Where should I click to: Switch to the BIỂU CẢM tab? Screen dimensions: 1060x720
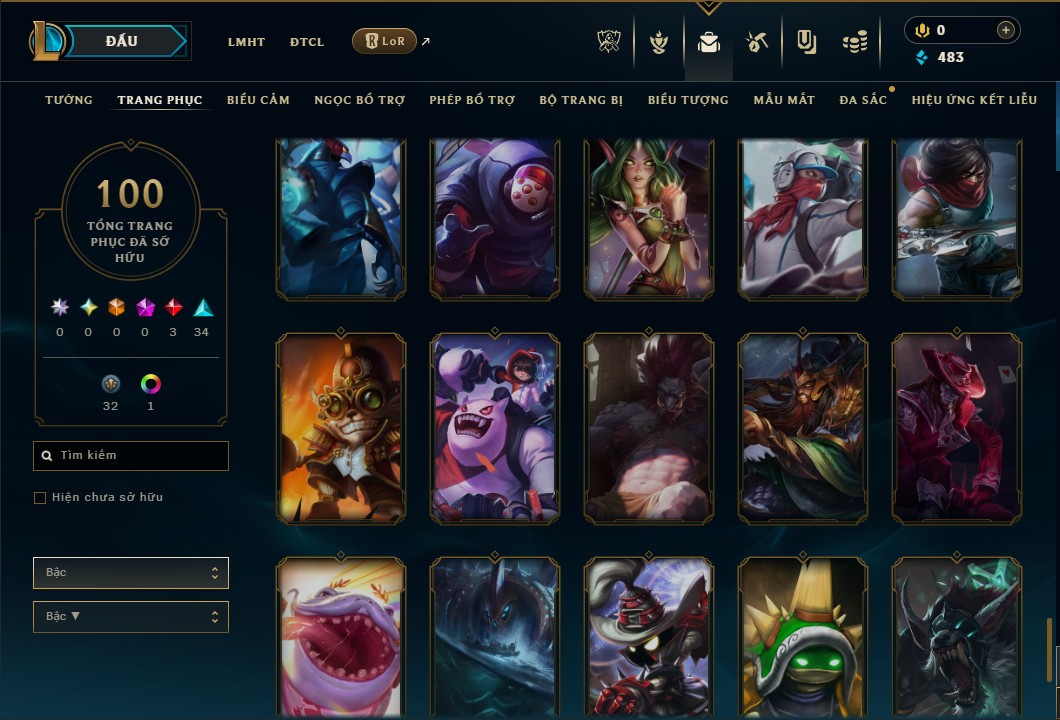point(258,100)
